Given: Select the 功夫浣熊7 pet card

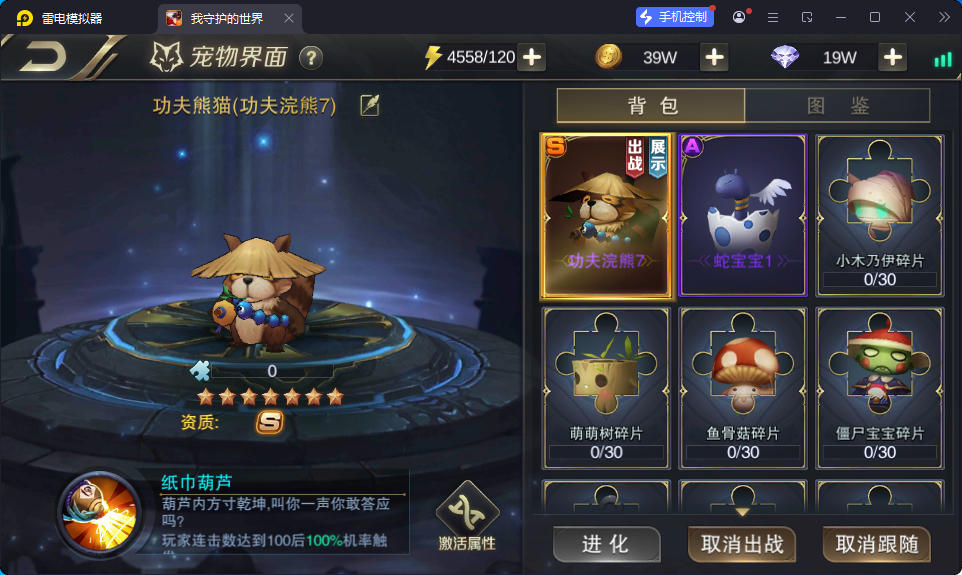Looking at the screenshot, I should pyautogui.click(x=604, y=216).
